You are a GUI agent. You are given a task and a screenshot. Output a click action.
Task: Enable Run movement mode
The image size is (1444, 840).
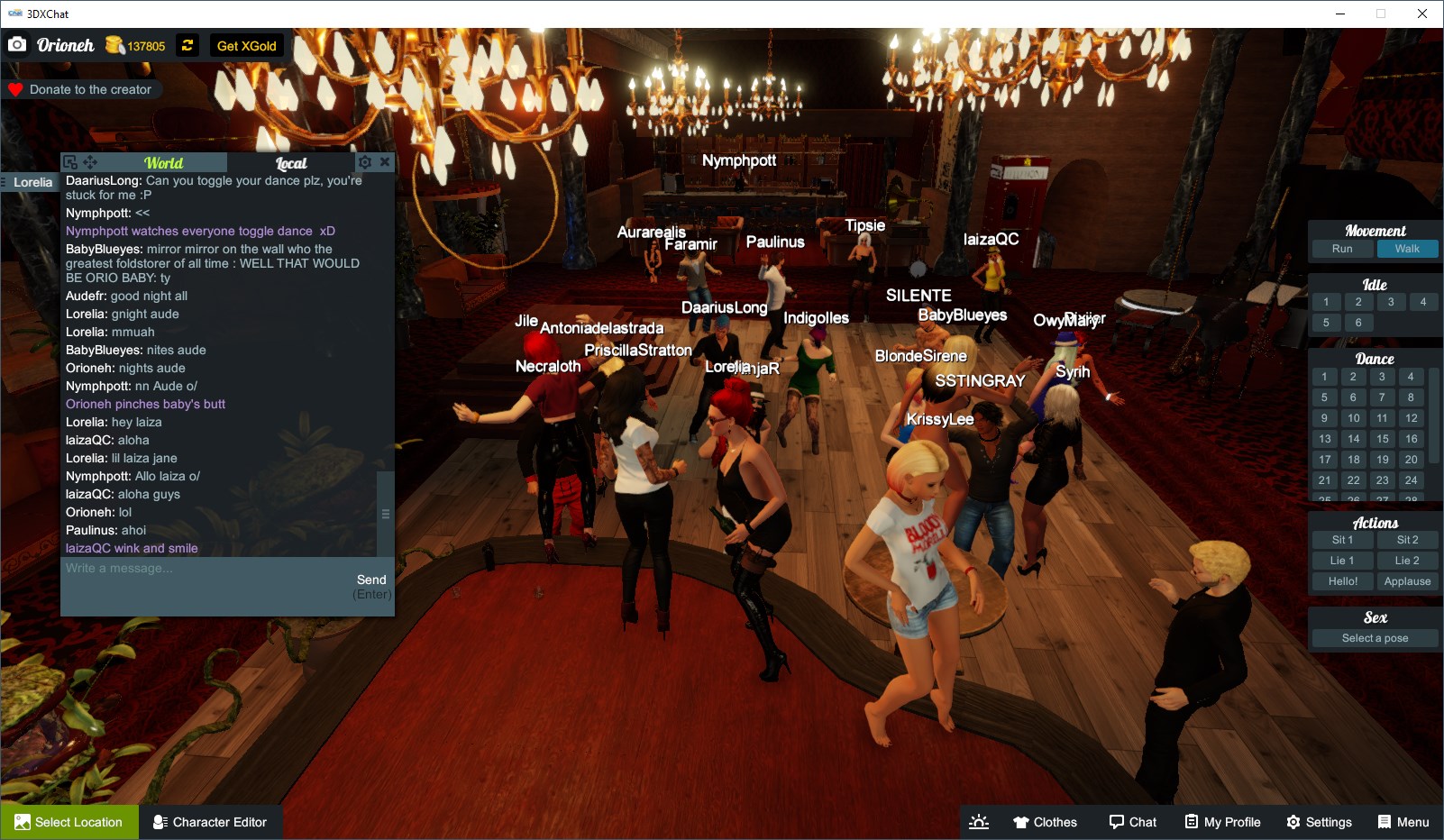(x=1342, y=248)
